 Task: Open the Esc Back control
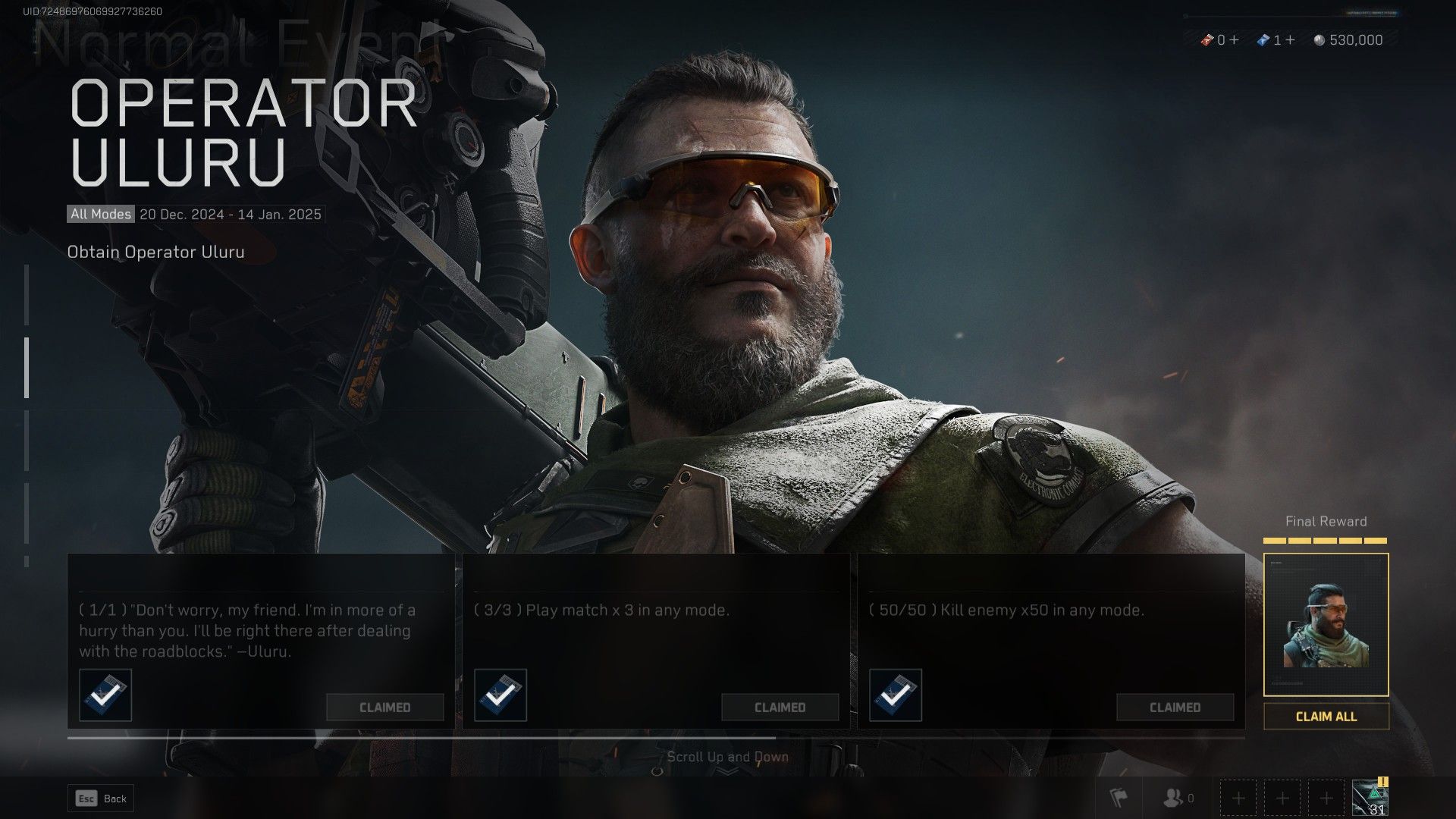click(100, 799)
